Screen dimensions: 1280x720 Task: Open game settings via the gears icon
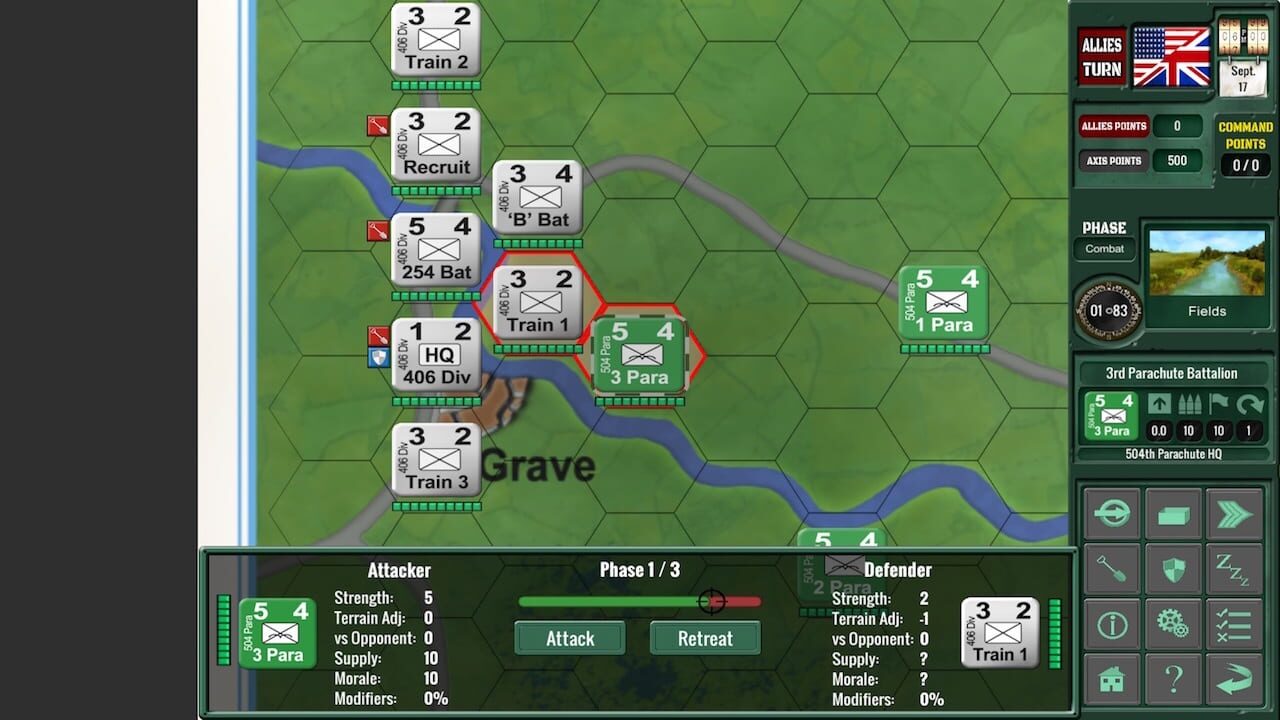[1173, 623]
